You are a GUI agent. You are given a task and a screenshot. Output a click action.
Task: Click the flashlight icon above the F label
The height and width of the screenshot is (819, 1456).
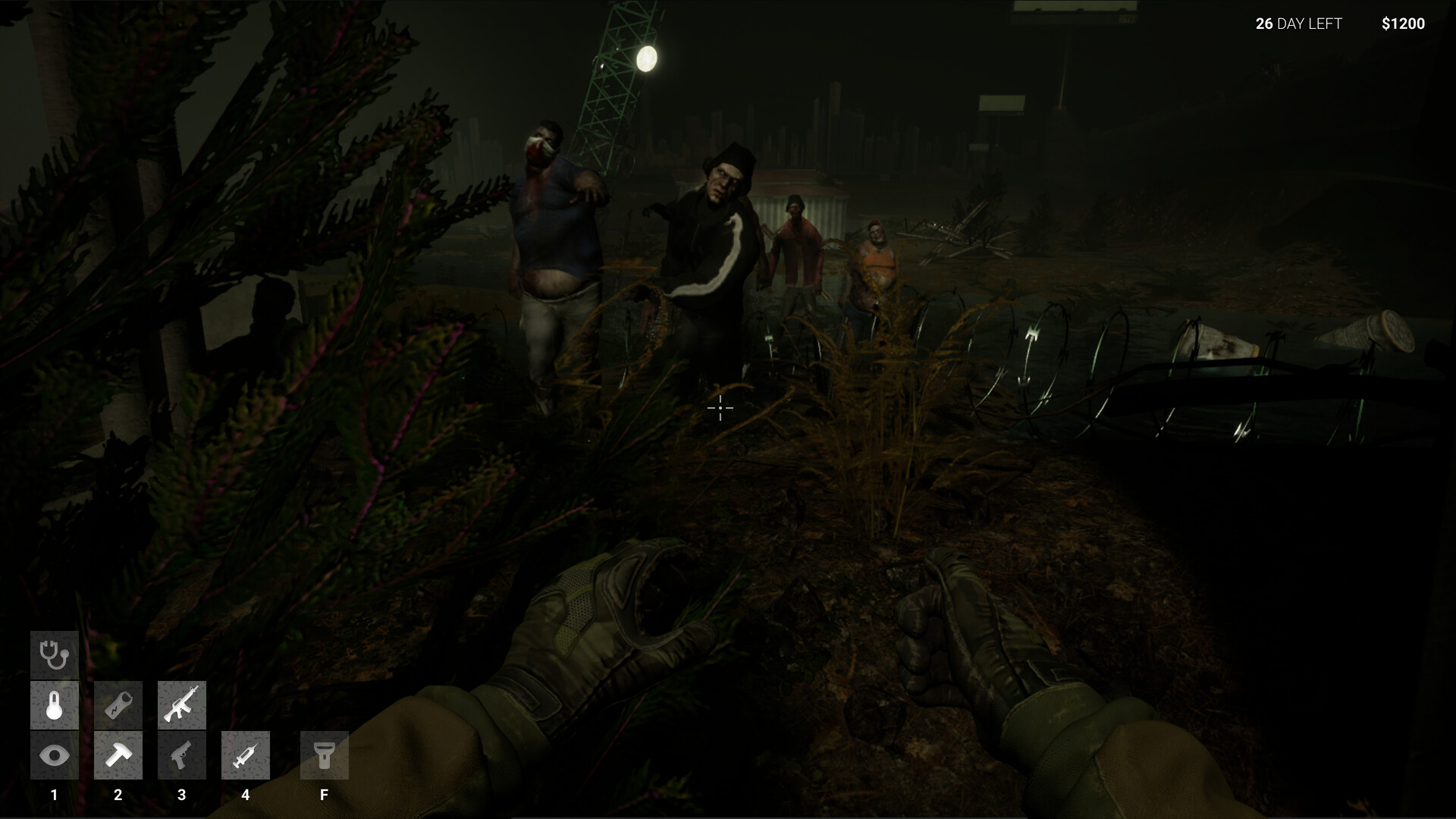(324, 755)
